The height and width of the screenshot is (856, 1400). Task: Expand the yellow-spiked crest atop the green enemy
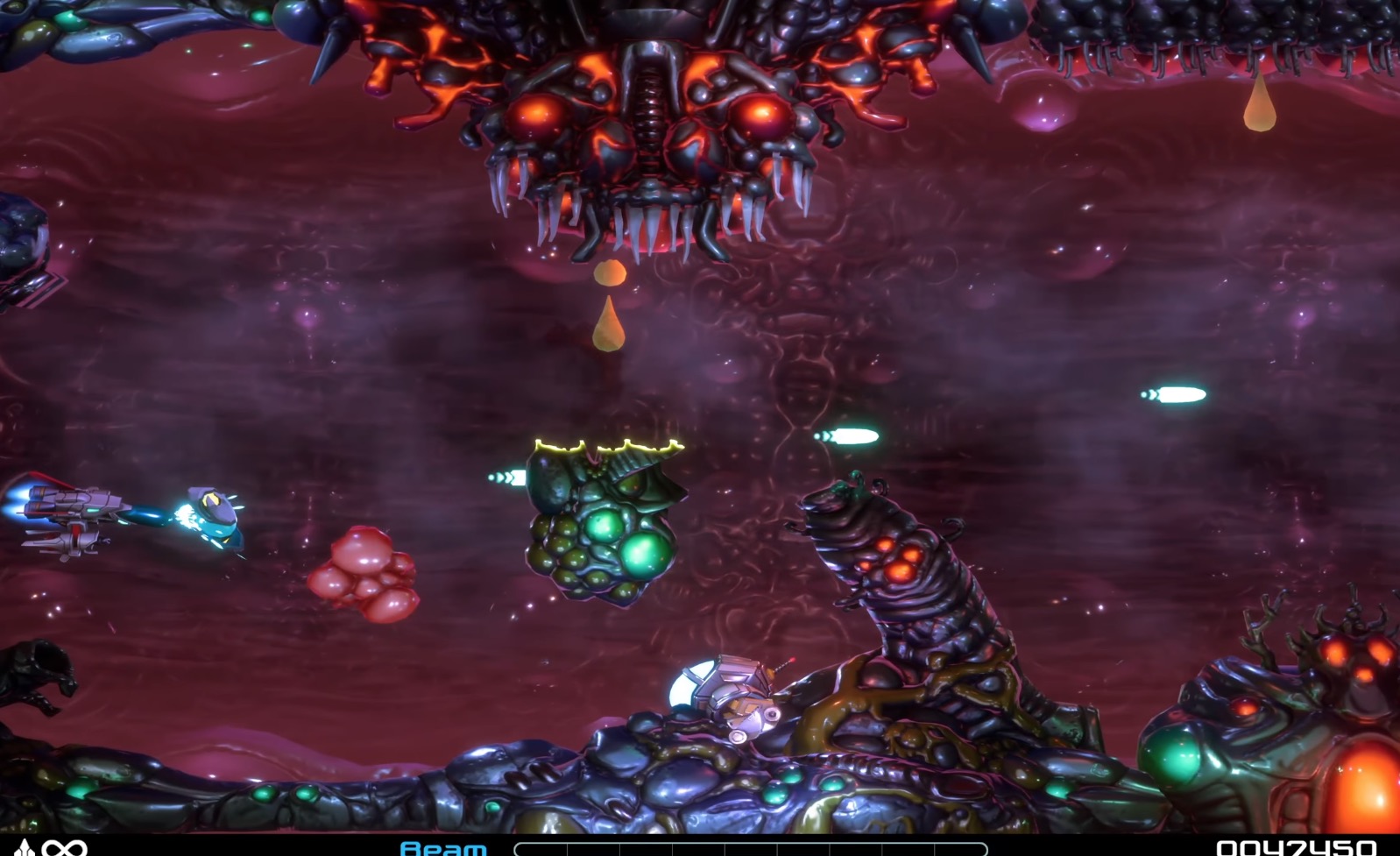pos(605,447)
